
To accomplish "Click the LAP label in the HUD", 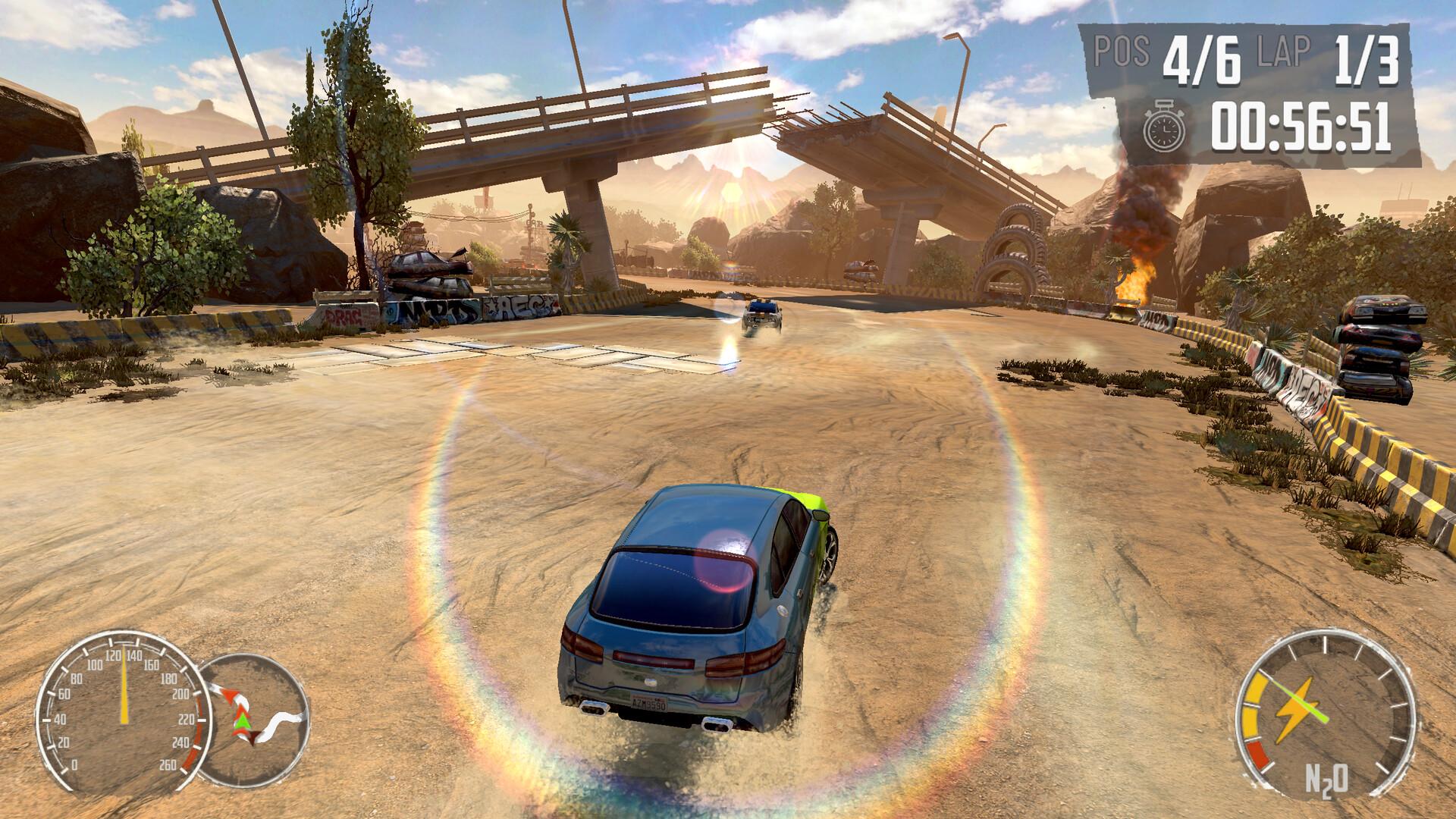I will pos(1280,53).
